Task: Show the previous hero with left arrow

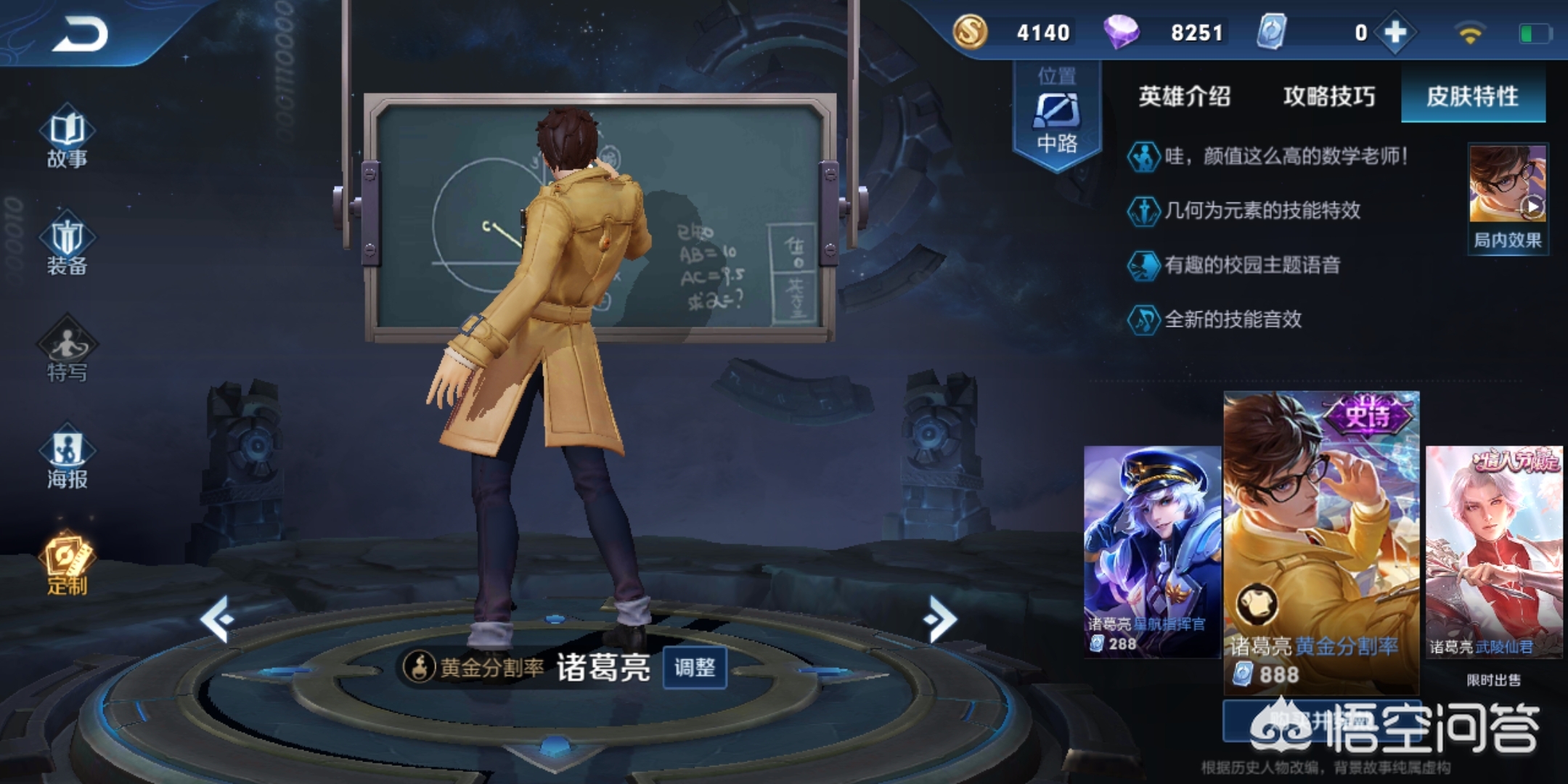Action: click(217, 618)
